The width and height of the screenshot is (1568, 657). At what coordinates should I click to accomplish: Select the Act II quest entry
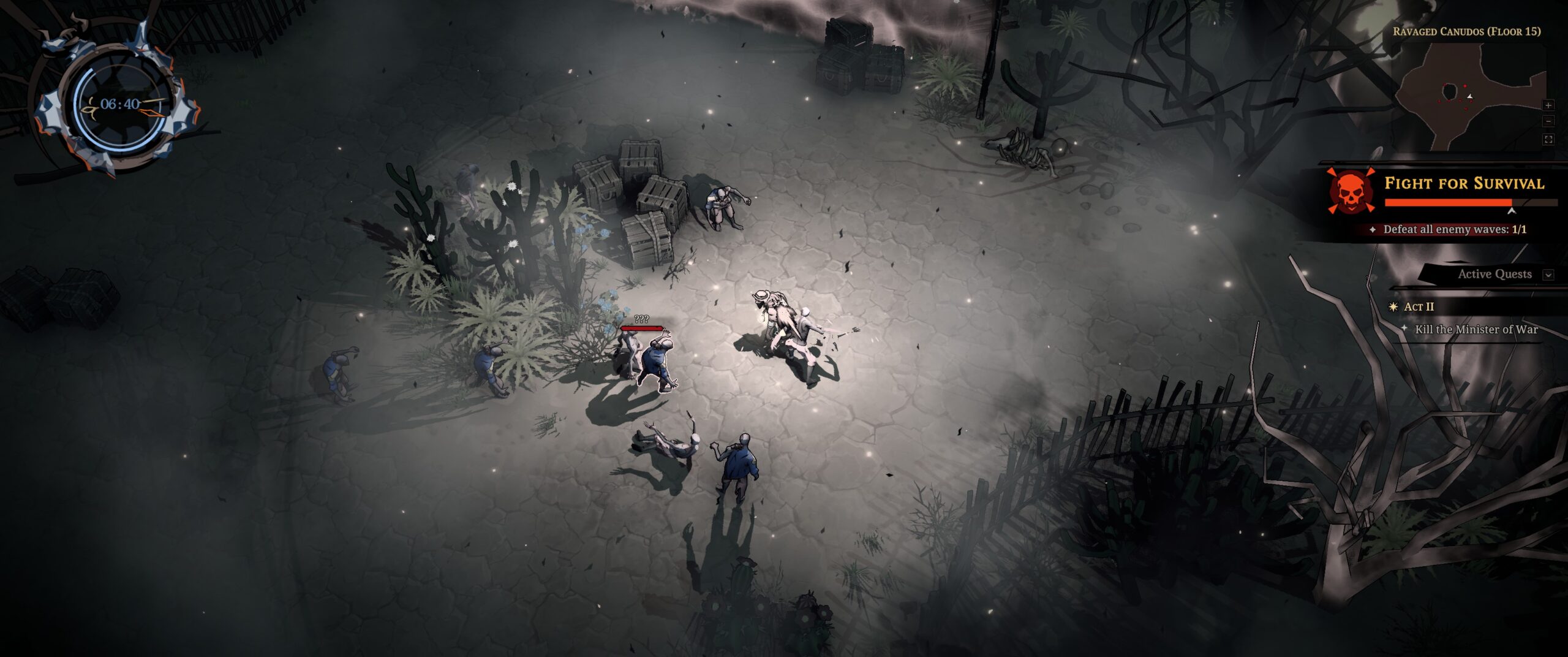[1419, 306]
